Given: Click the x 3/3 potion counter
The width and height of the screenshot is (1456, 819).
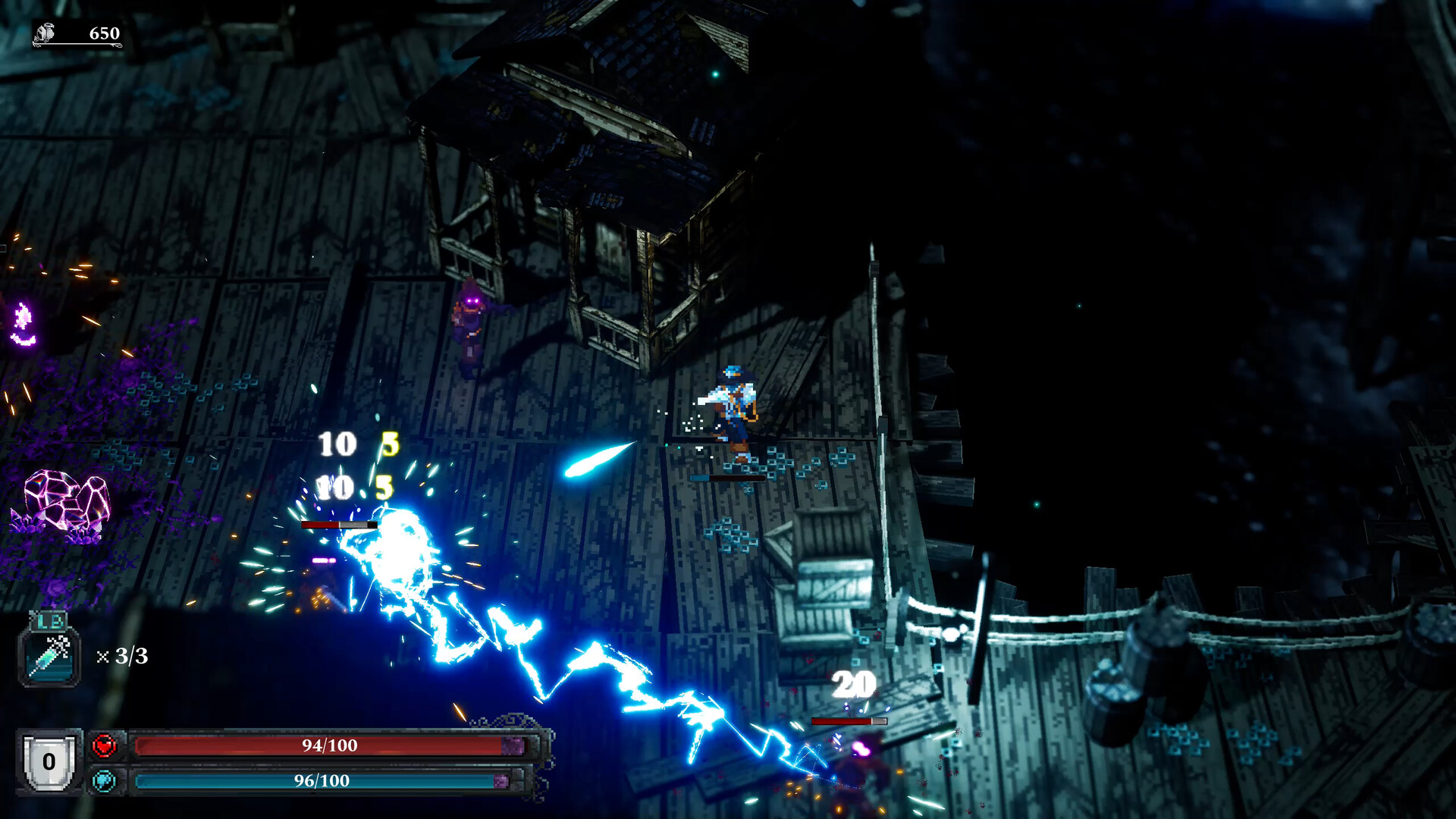Looking at the screenshot, I should pos(121,657).
